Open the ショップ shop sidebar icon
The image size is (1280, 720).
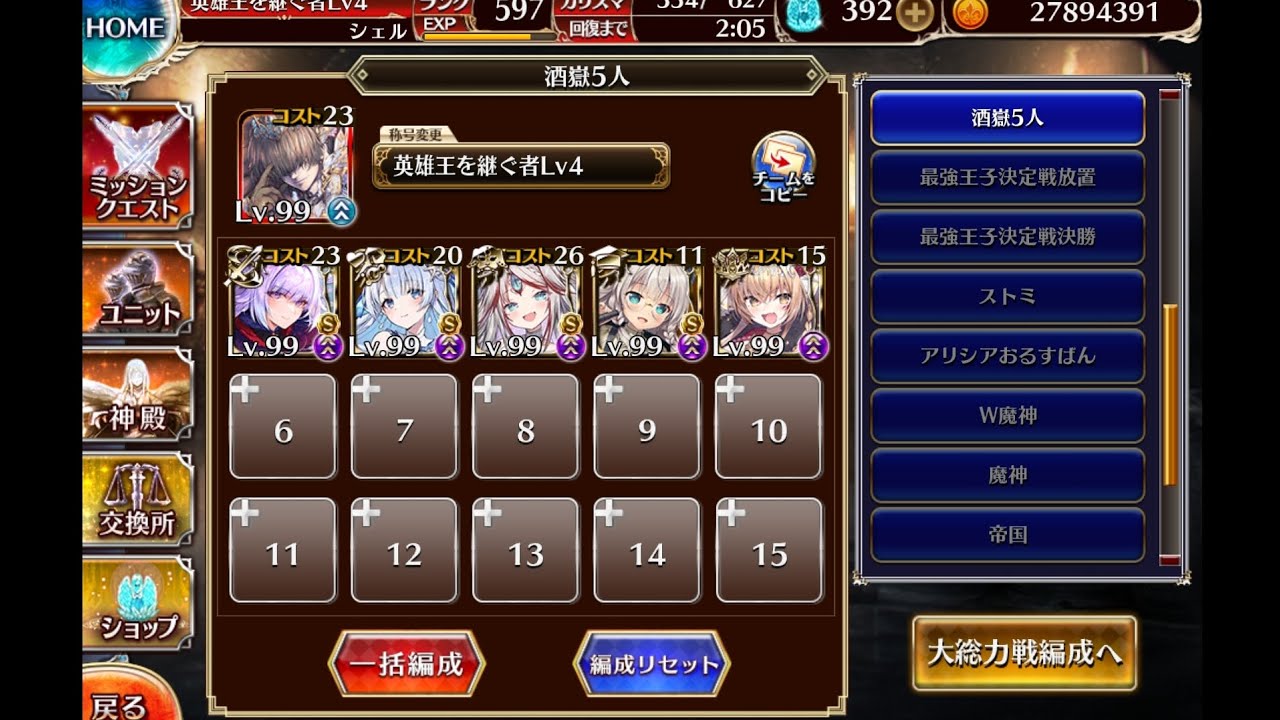pos(135,600)
